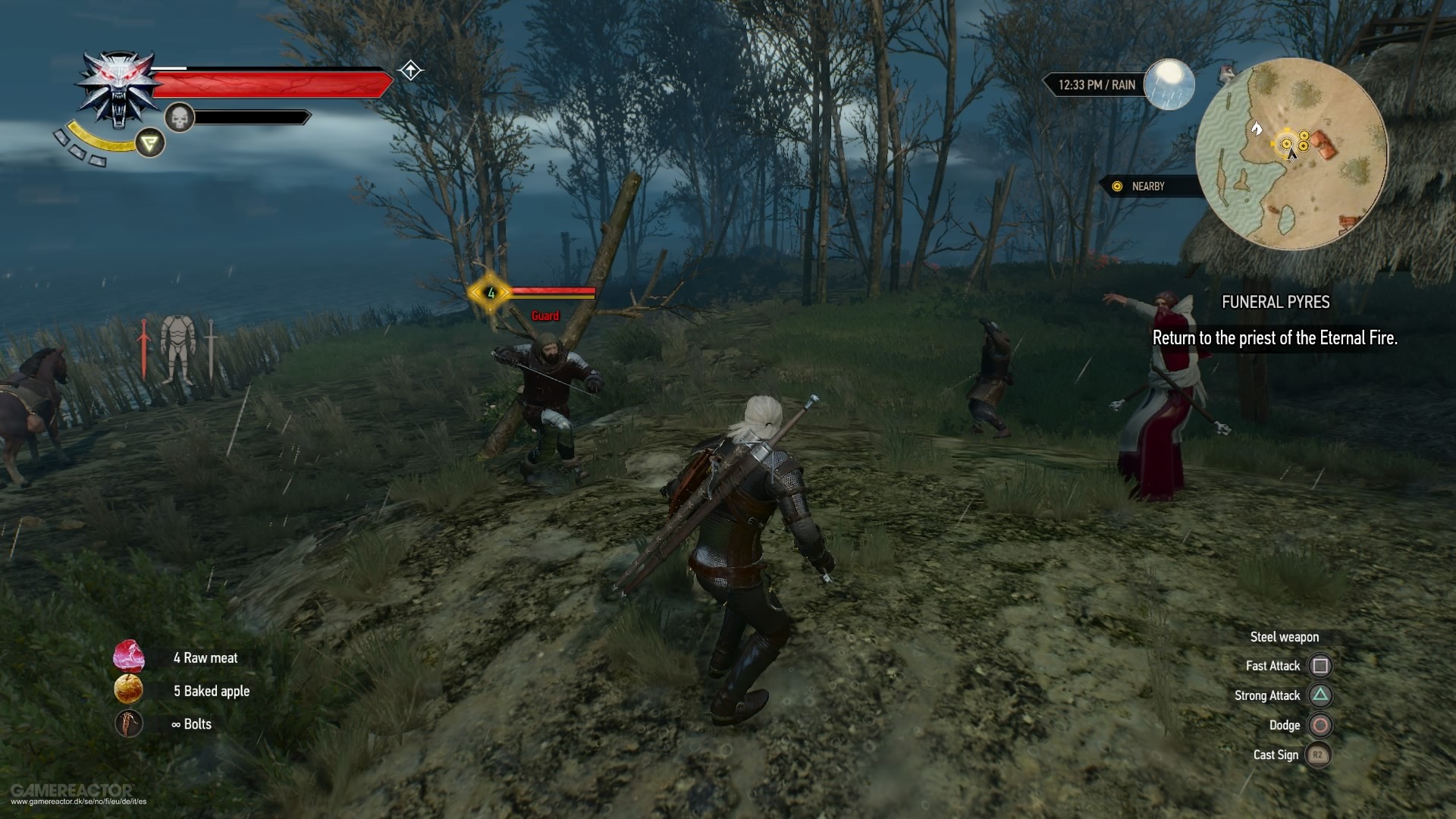Click the Raw meat food icon
Screen dimensions: 1456x819
coord(129,657)
